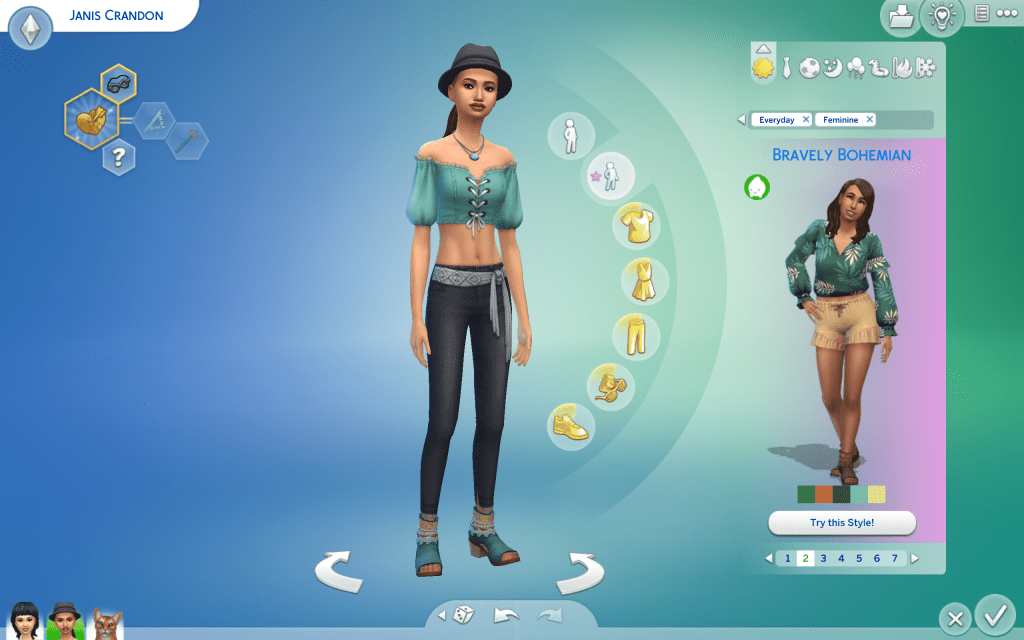This screenshot has width=1024, height=640.
Task: Confirm household with the checkmark button
Action: pyautogui.click(x=994, y=613)
